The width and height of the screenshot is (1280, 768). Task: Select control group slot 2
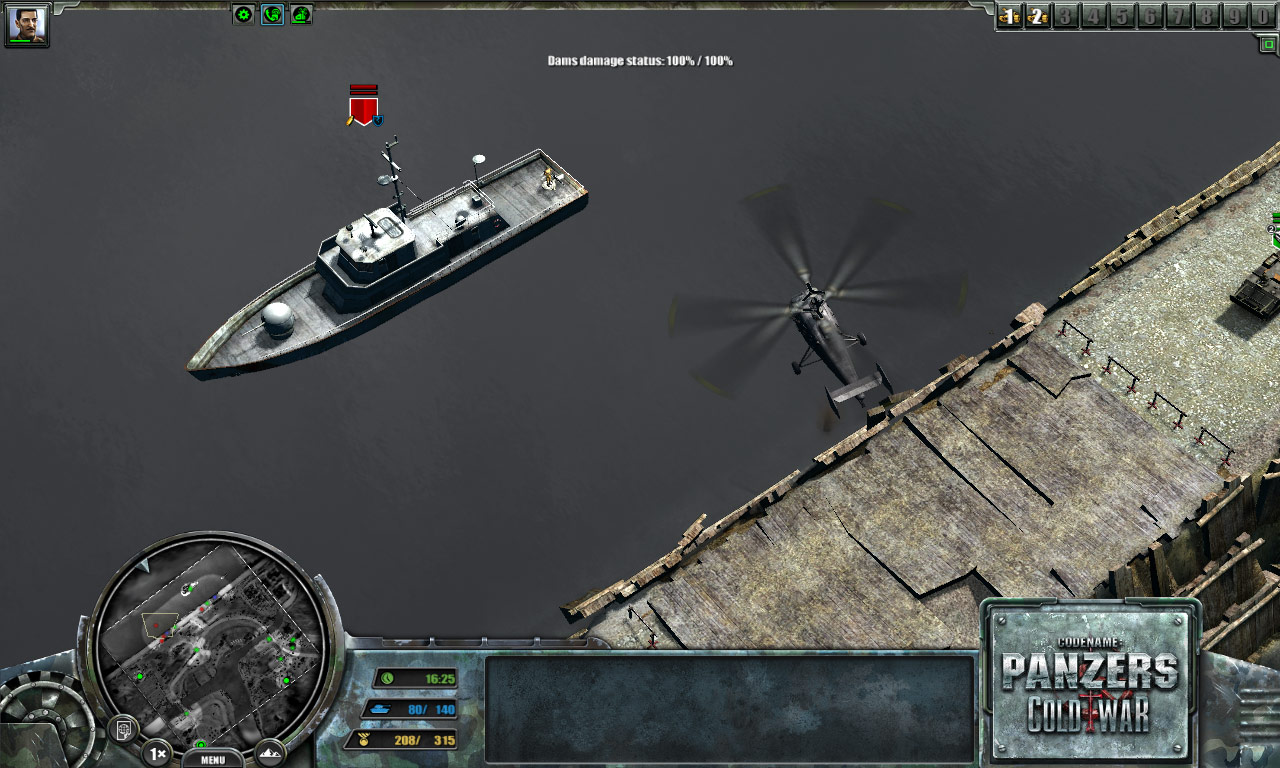click(x=1037, y=15)
